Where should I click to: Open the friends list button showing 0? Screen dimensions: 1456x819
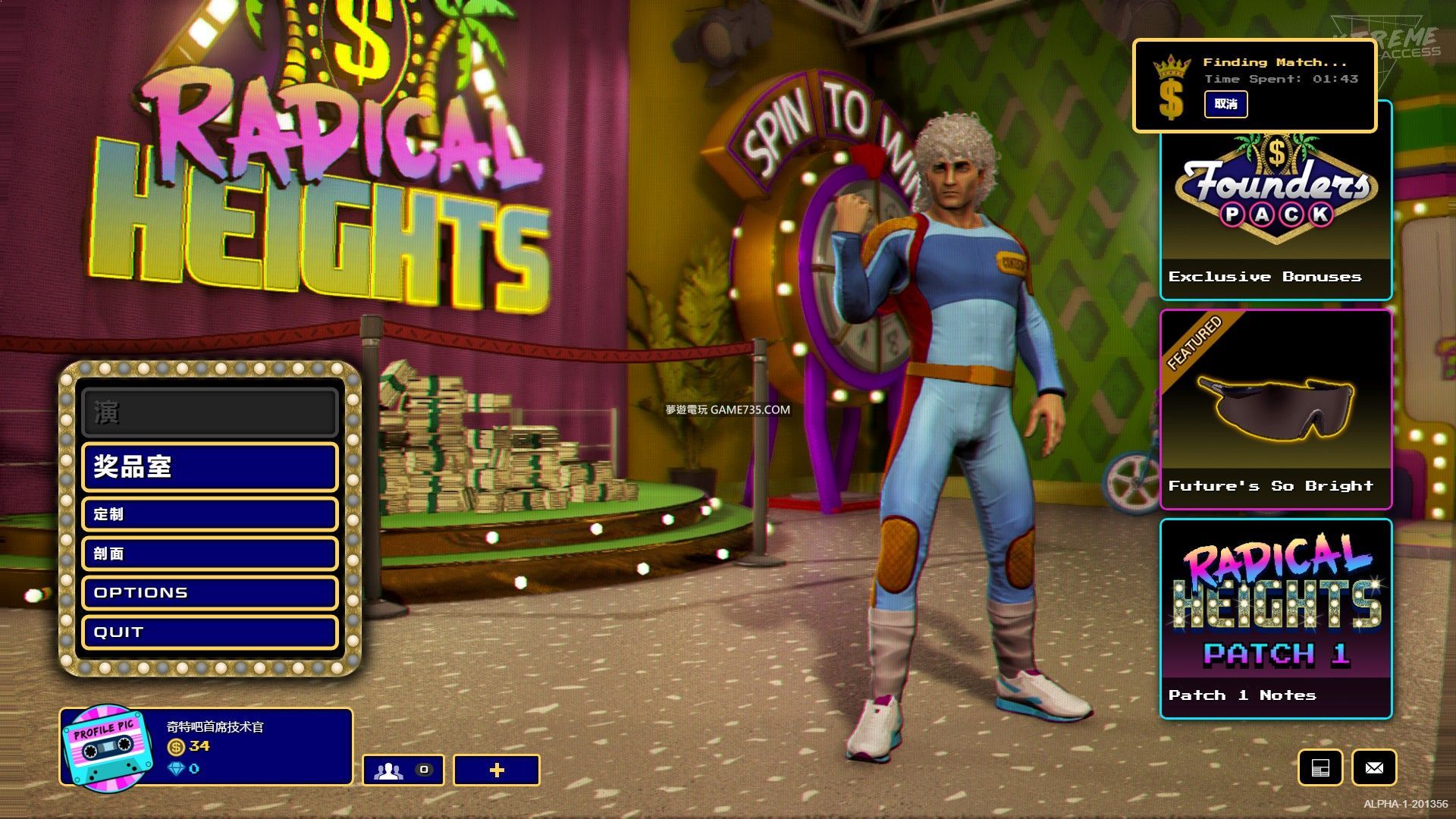coord(403,770)
